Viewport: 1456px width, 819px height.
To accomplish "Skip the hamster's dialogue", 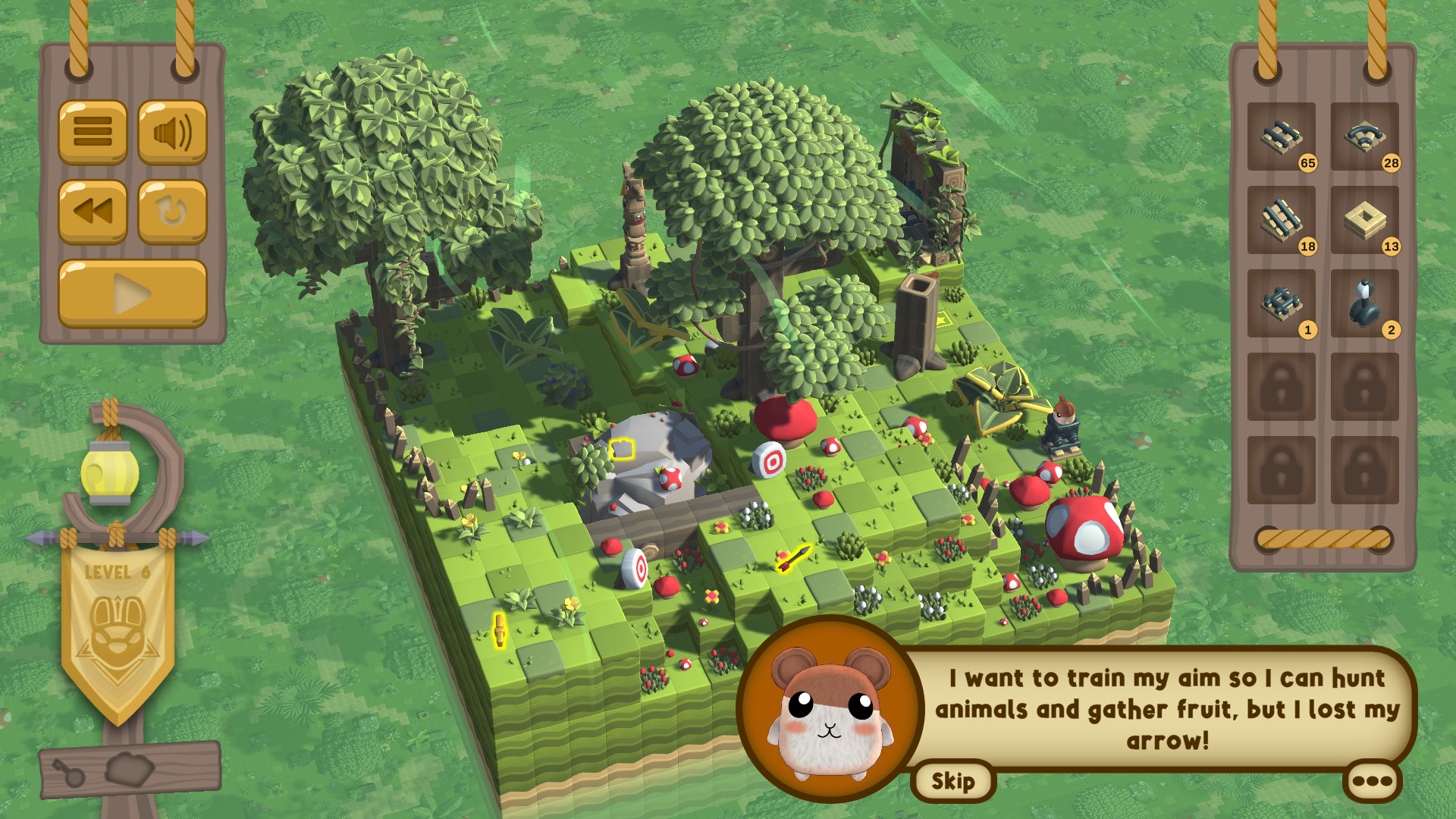I will [953, 781].
